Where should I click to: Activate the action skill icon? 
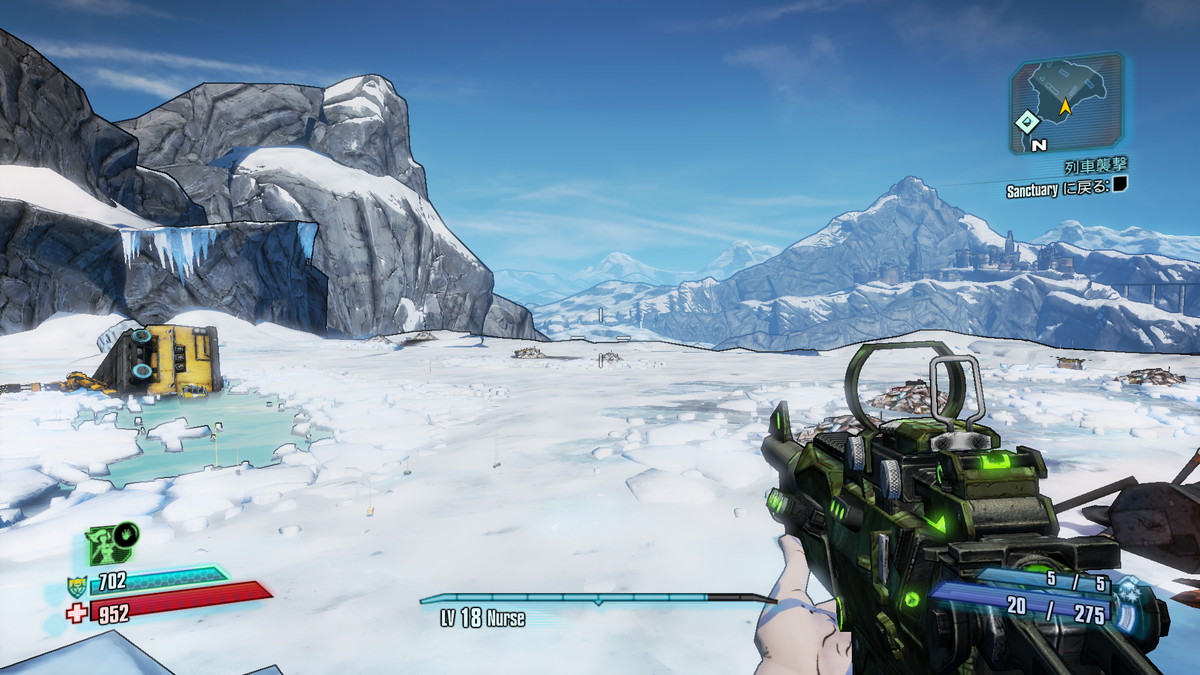coord(111,544)
